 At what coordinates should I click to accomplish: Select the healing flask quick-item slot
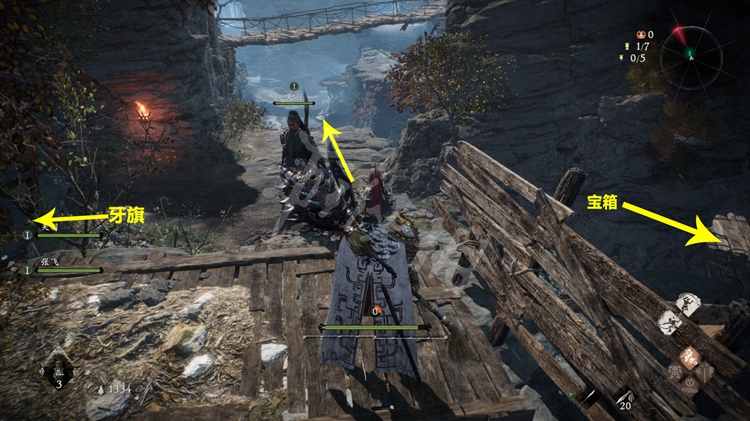tap(58, 369)
